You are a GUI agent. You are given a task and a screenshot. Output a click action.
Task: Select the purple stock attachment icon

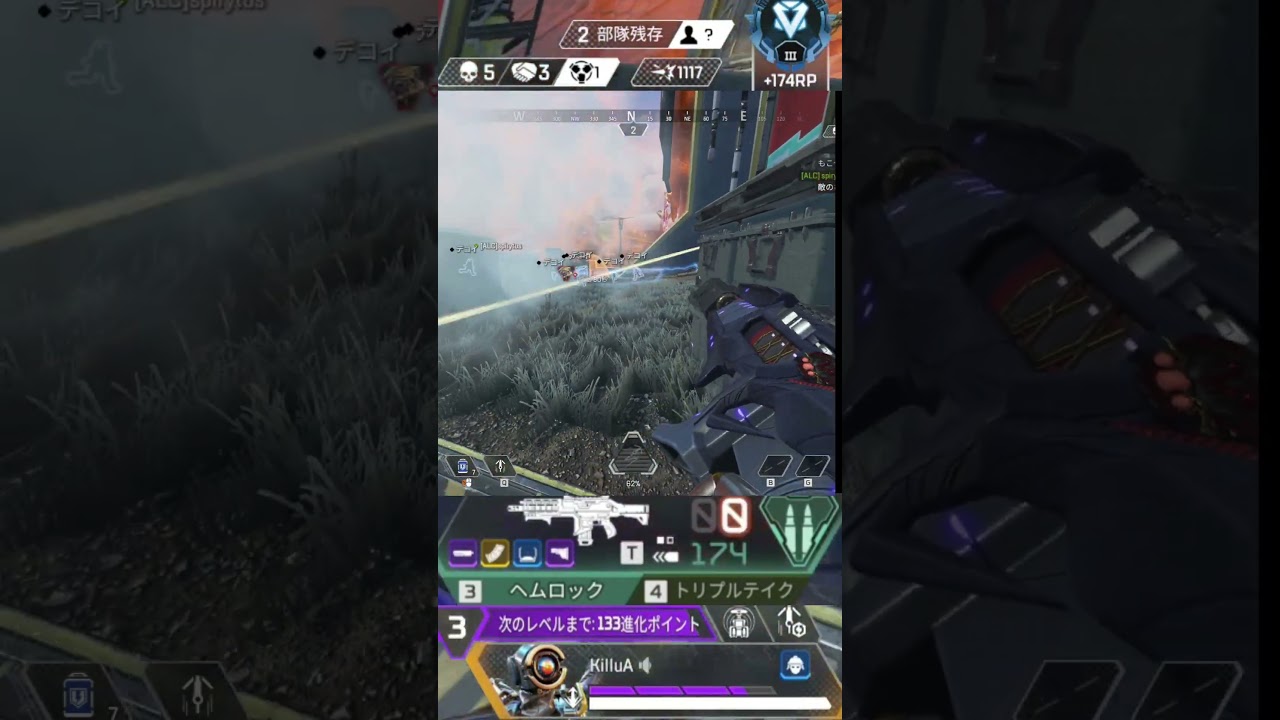click(558, 554)
